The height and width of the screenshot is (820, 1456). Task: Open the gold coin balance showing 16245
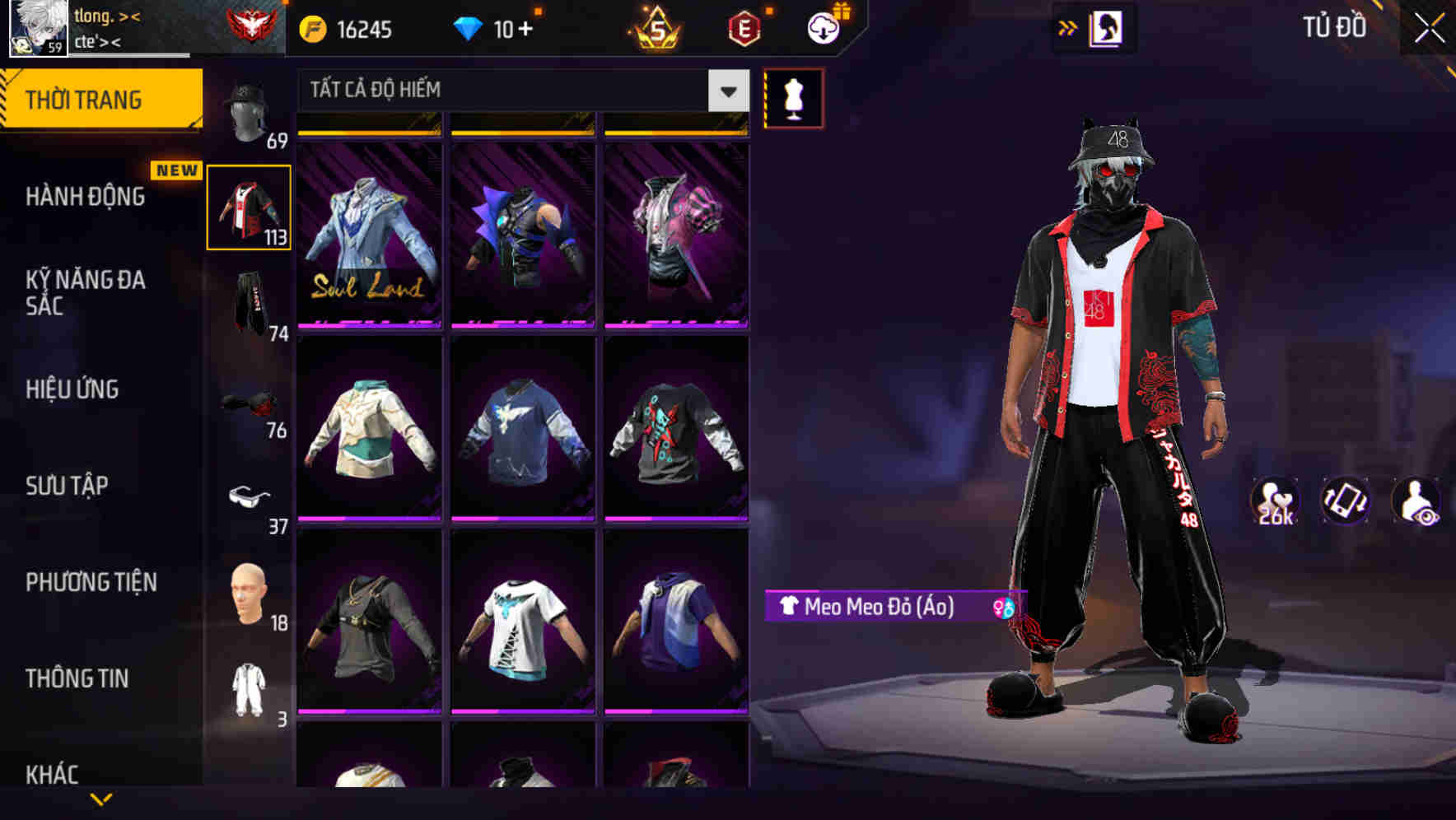(x=346, y=27)
